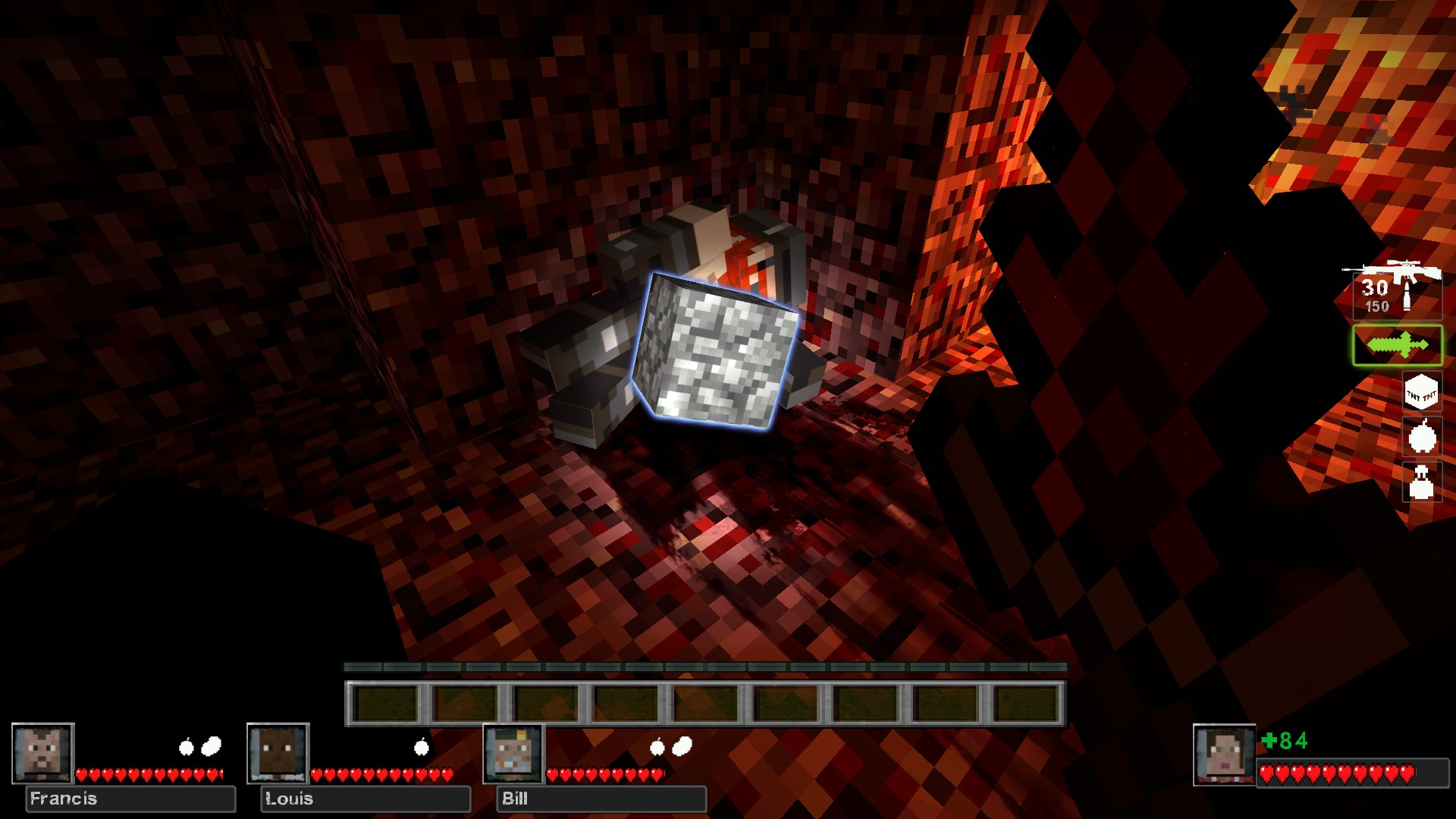Click the Bill name plate
Image resolution: width=1456 pixels, height=819 pixels.
(x=601, y=799)
